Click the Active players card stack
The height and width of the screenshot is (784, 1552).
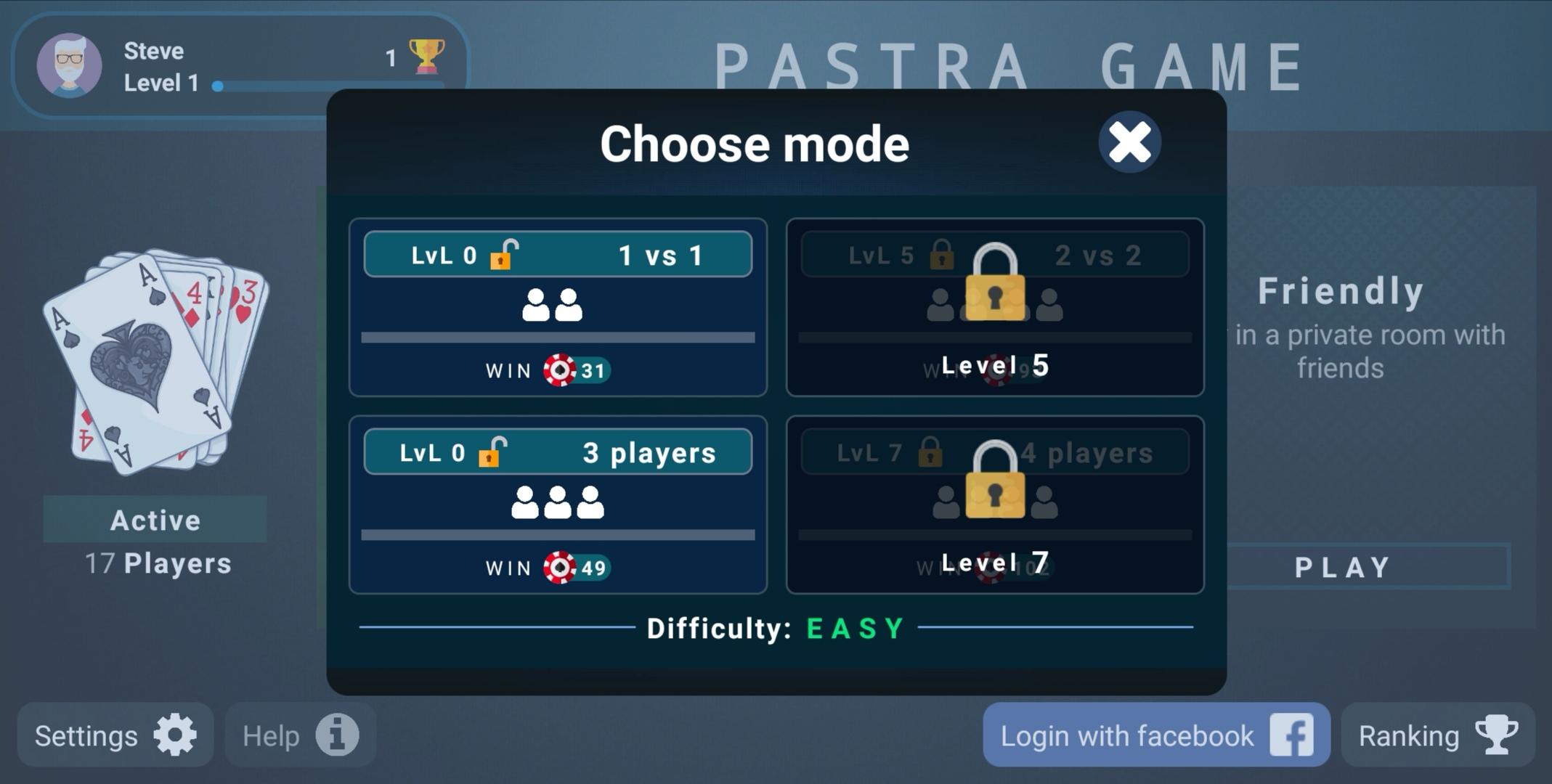155,363
